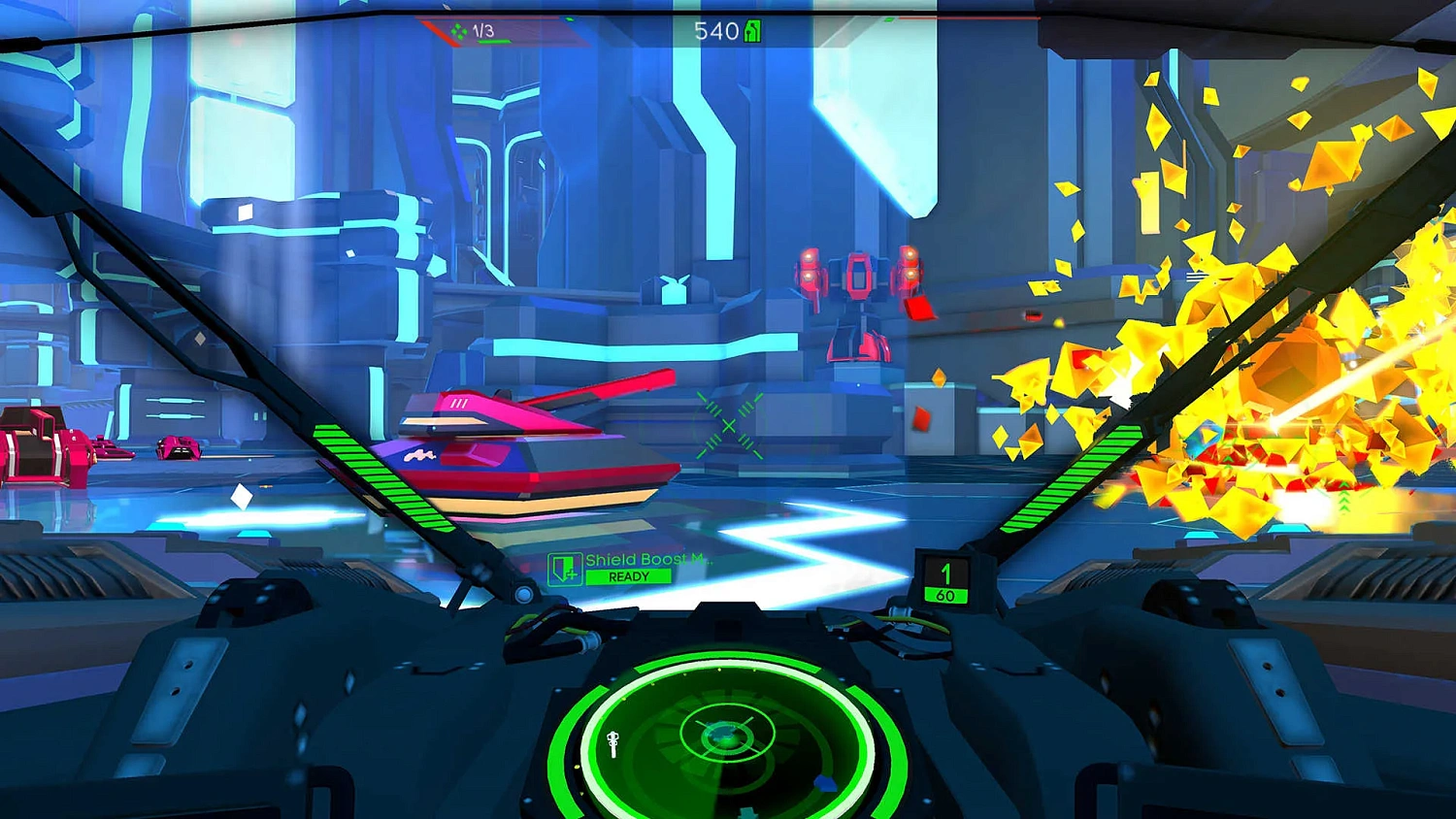Viewport: 1456px width, 819px height.
Task: Toggle the READY indicator under Shield Boost
Action: tap(630, 575)
